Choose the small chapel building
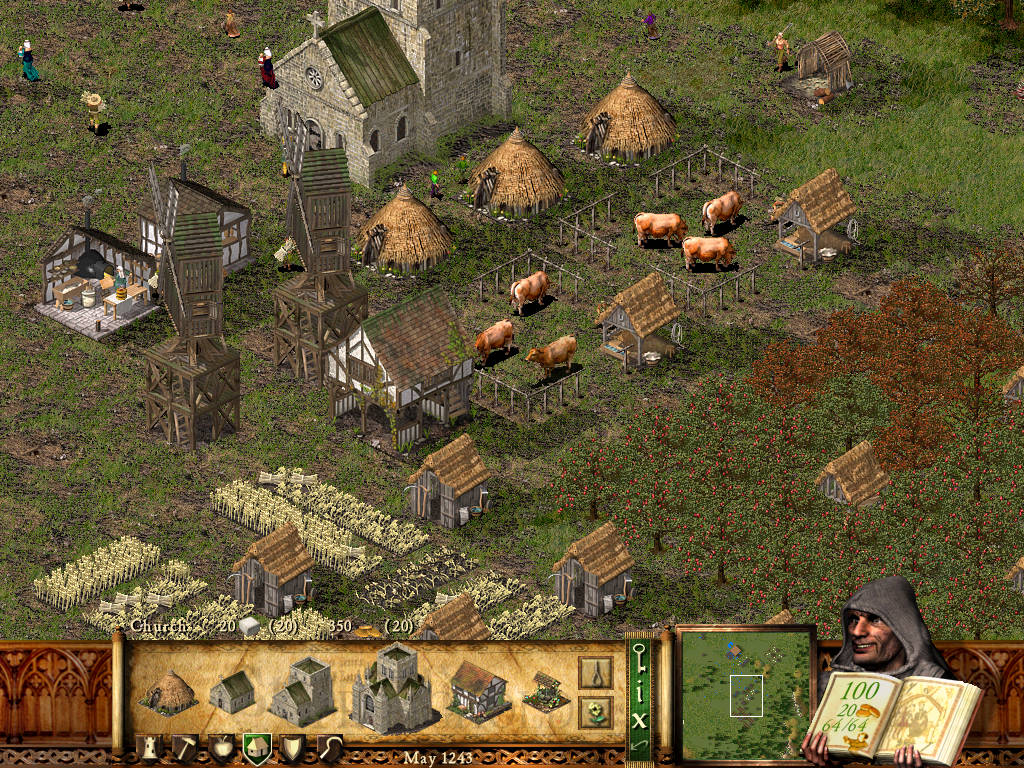This screenshot has height=768, width=1024. point(232,692)
